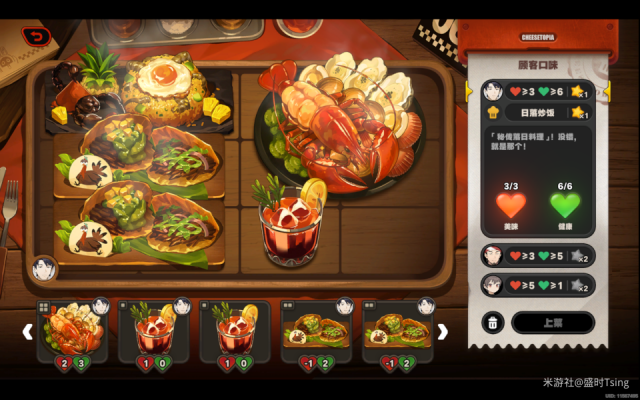Viewport: 640px width, 400px height.
Task: Click the chef avatar on the tray corner
Action: pos(44,267)
